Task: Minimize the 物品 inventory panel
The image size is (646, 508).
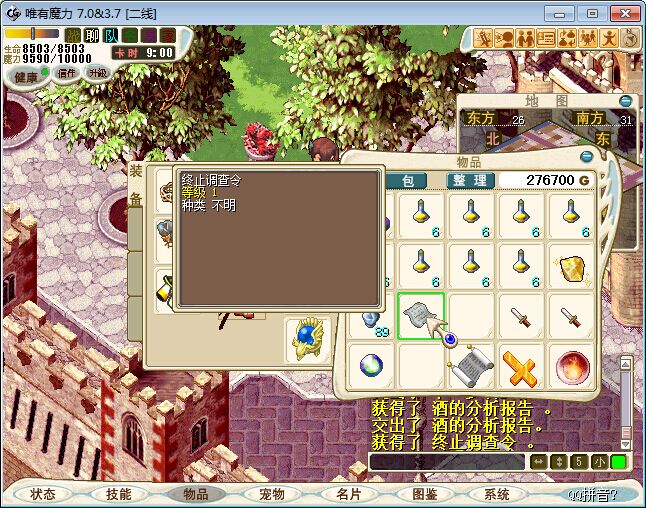Action: [x=586, y=158]
